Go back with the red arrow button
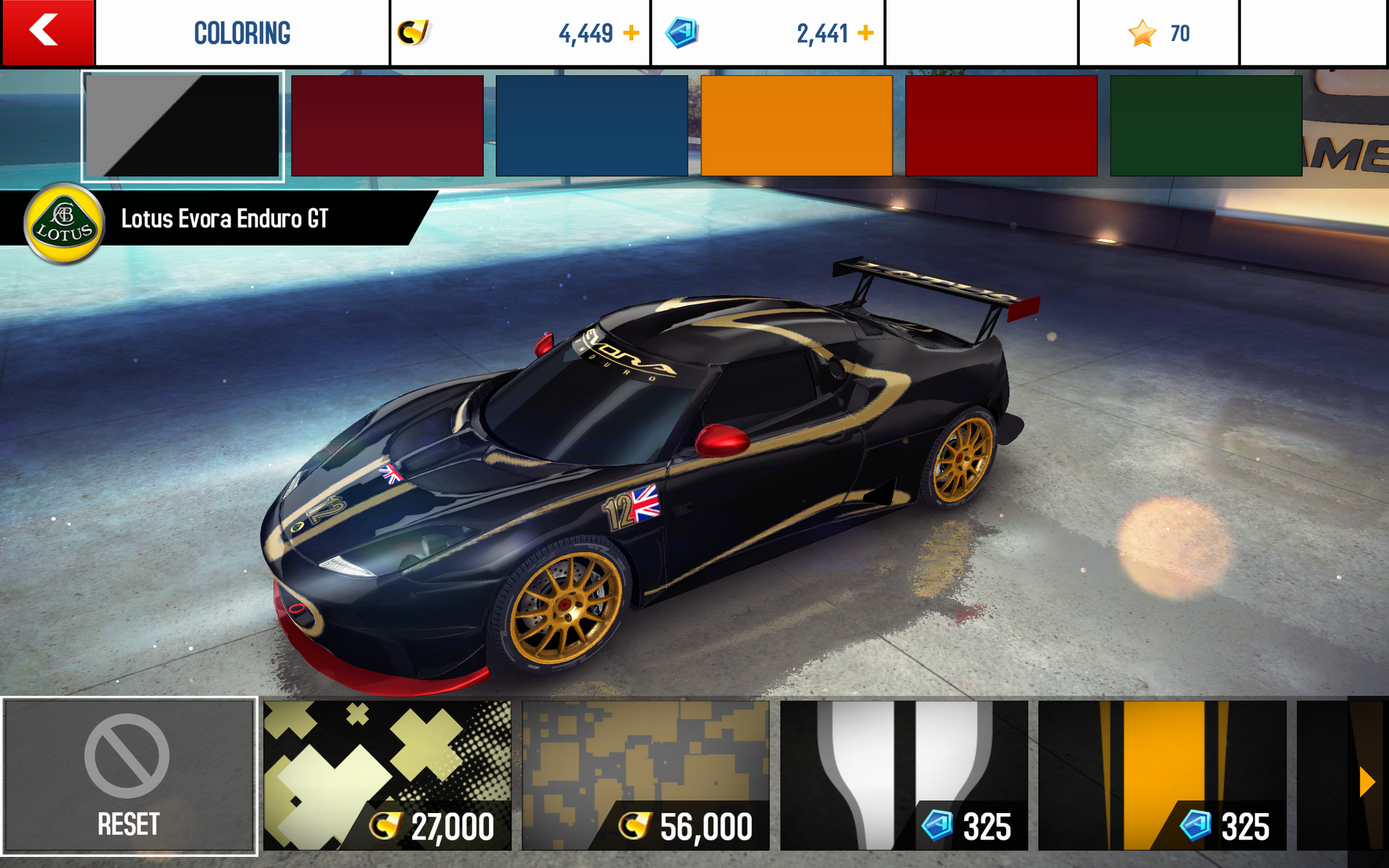1389x868 pixels. (47, 32)
